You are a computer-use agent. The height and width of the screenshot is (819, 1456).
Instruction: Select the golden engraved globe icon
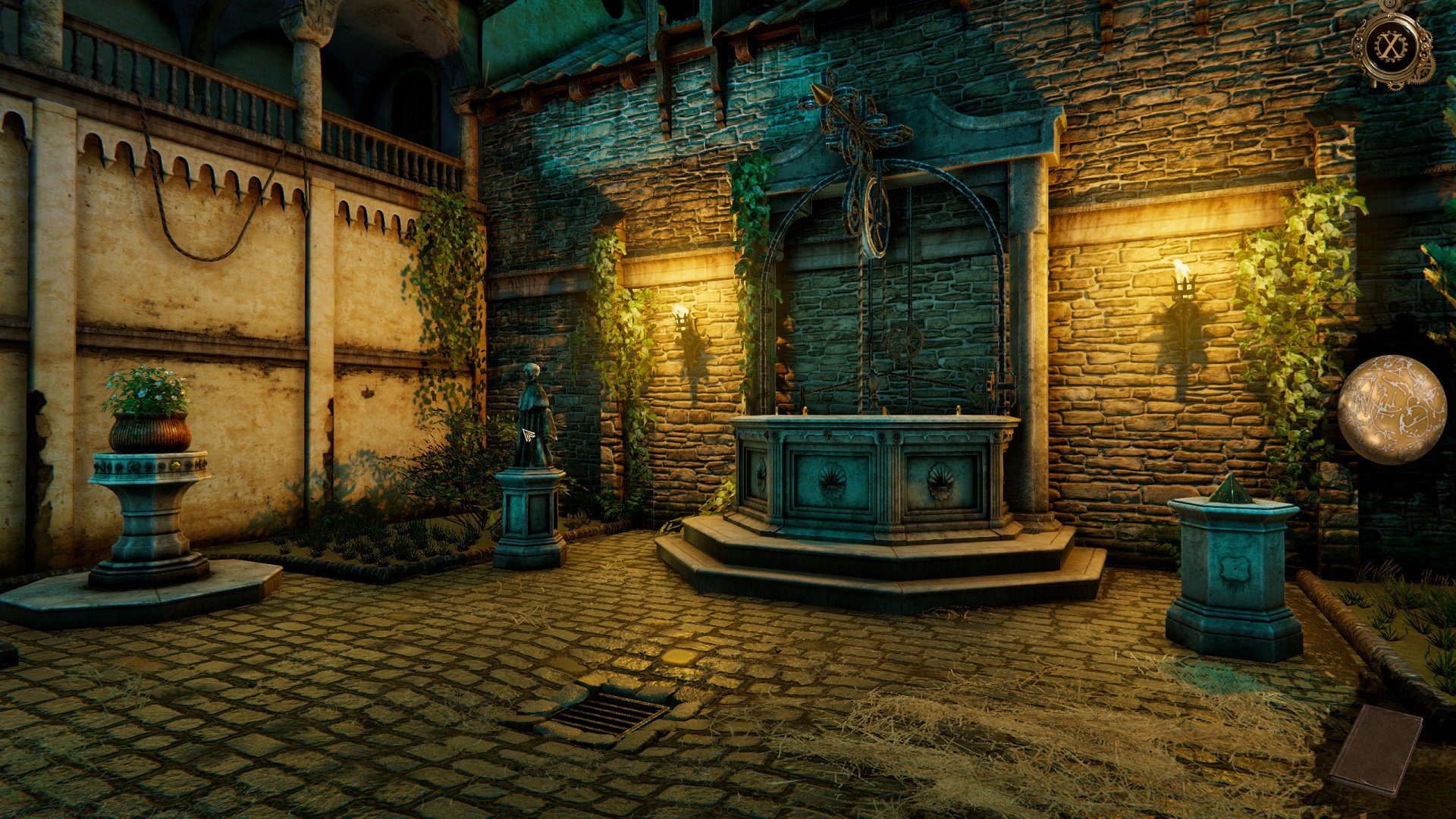[x=1391, y=409]
